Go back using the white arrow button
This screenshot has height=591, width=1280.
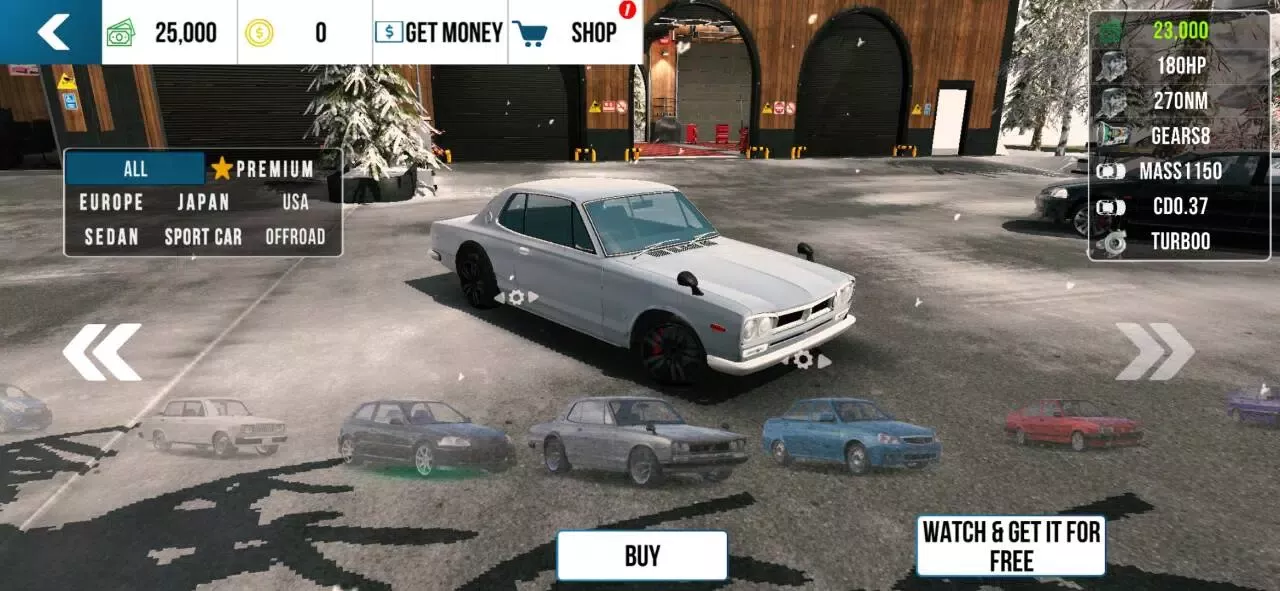coord(51,32)
